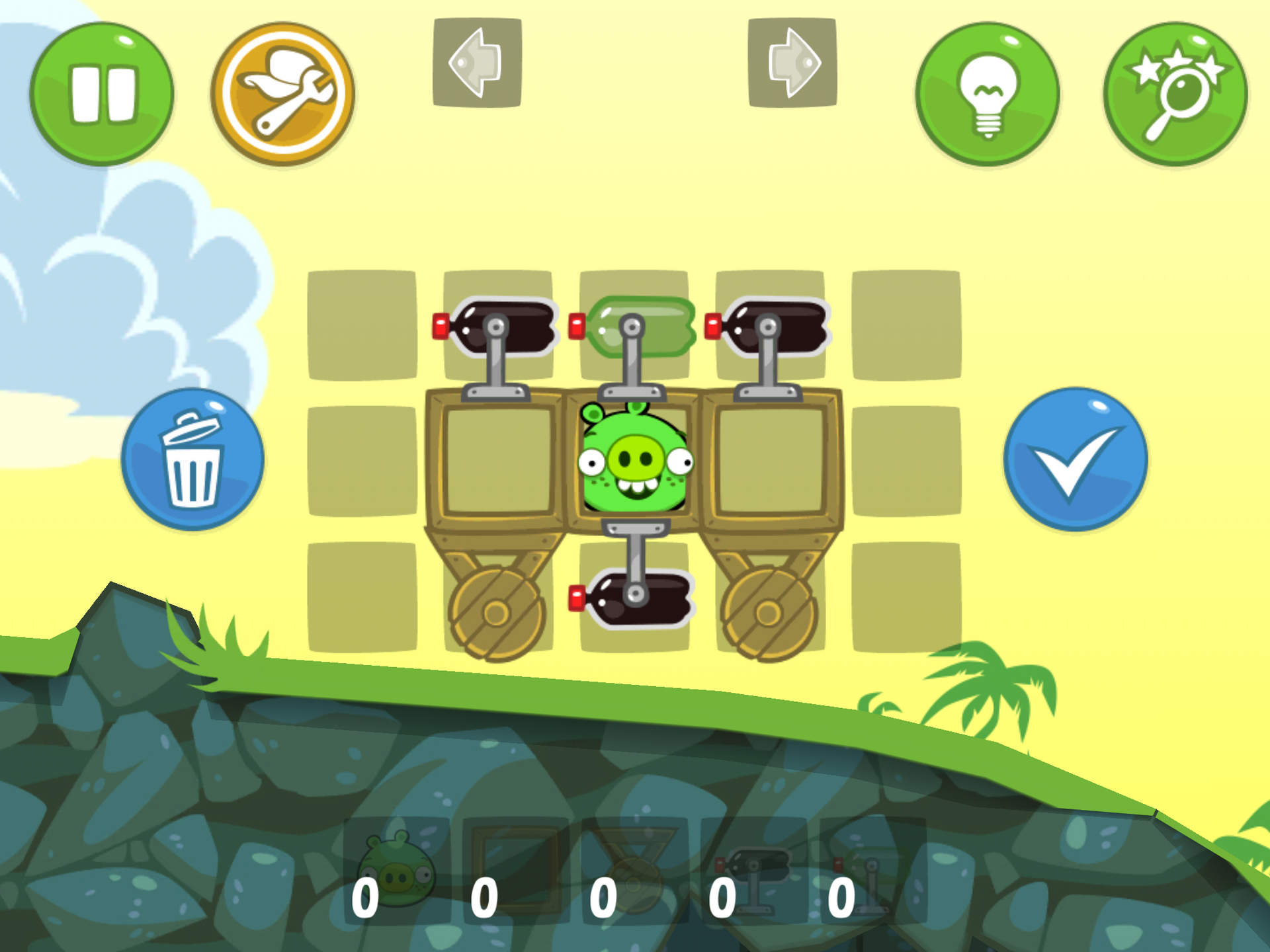The image size is (1270, 952).
Task: Show a hint with the lightbulb button
Action: (989, 93)
